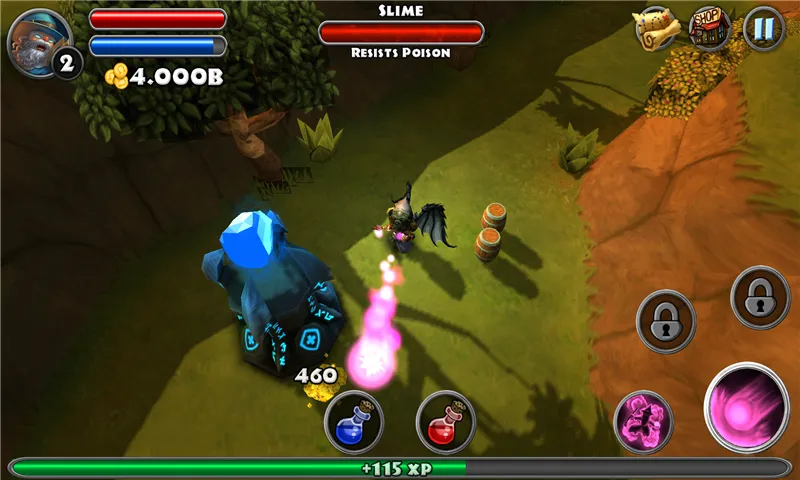The image size is (800, 480).
Task: Open the Shop
Action: (x=709, y=28)
